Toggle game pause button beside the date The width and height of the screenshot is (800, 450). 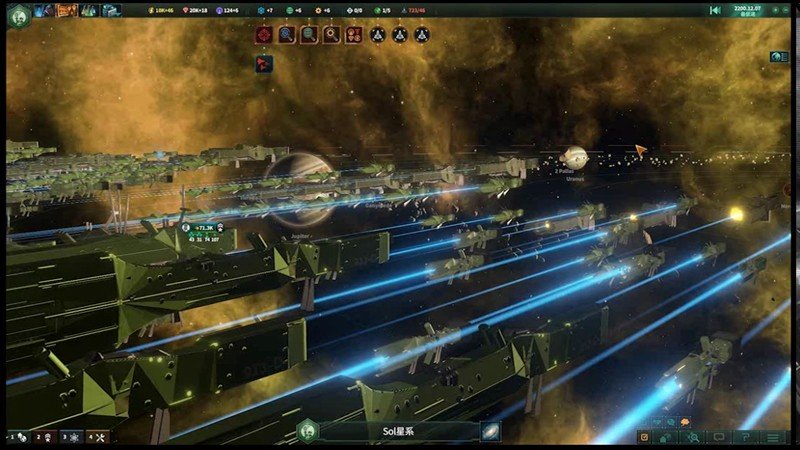coord(715,10)
